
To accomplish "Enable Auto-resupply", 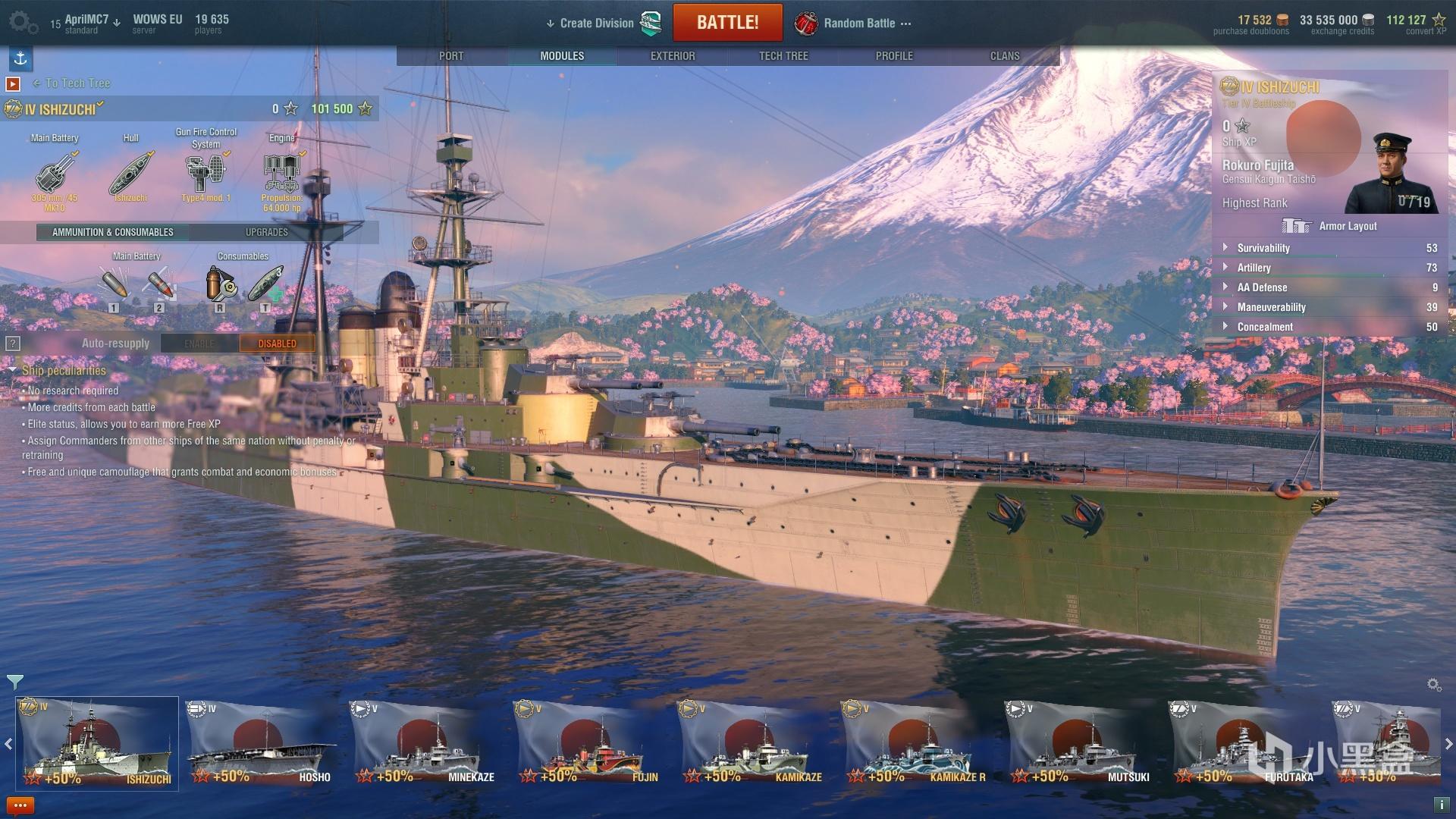I will (199, 344).
